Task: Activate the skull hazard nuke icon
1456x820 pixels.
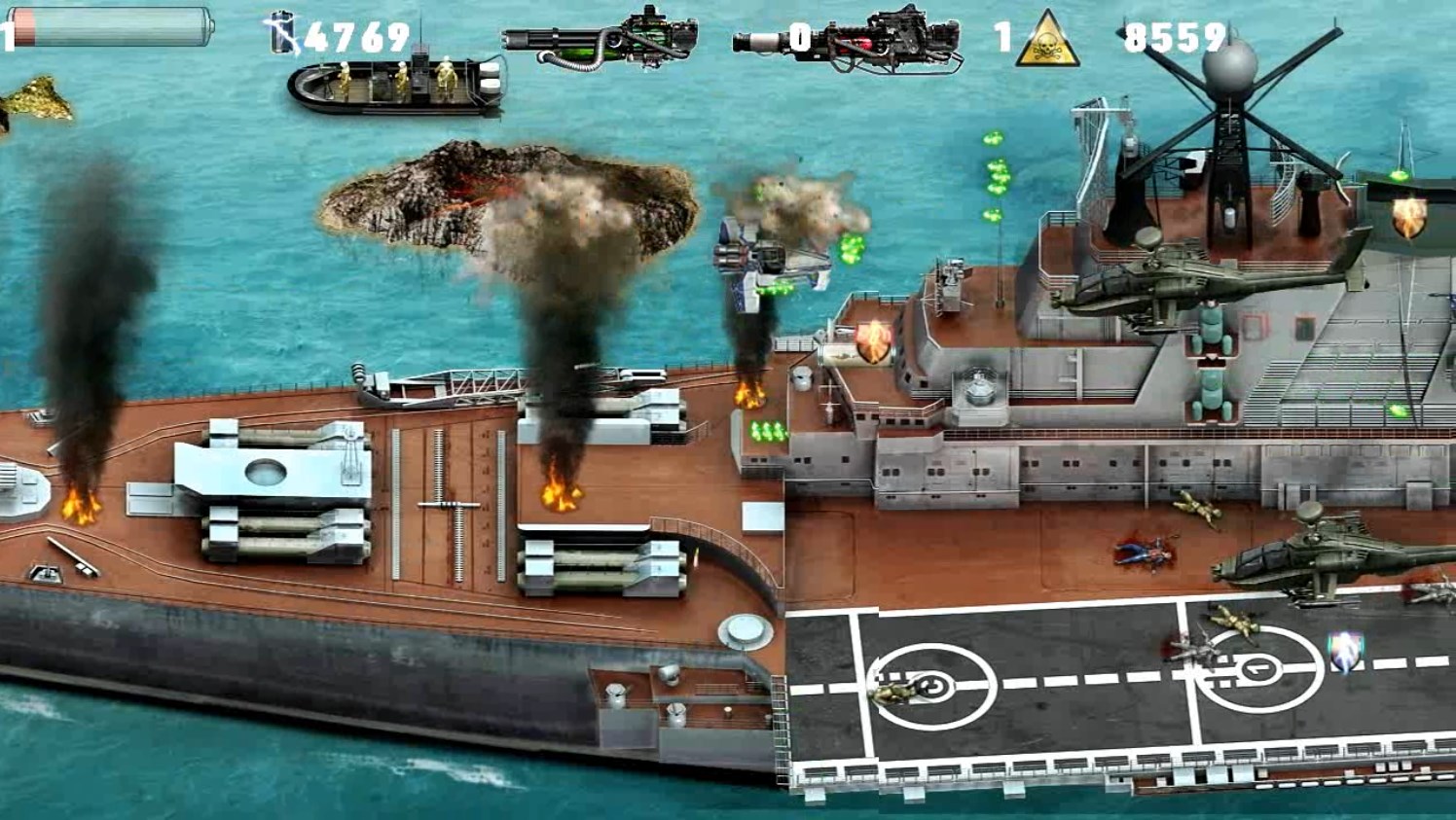Action: point(1047,41)
